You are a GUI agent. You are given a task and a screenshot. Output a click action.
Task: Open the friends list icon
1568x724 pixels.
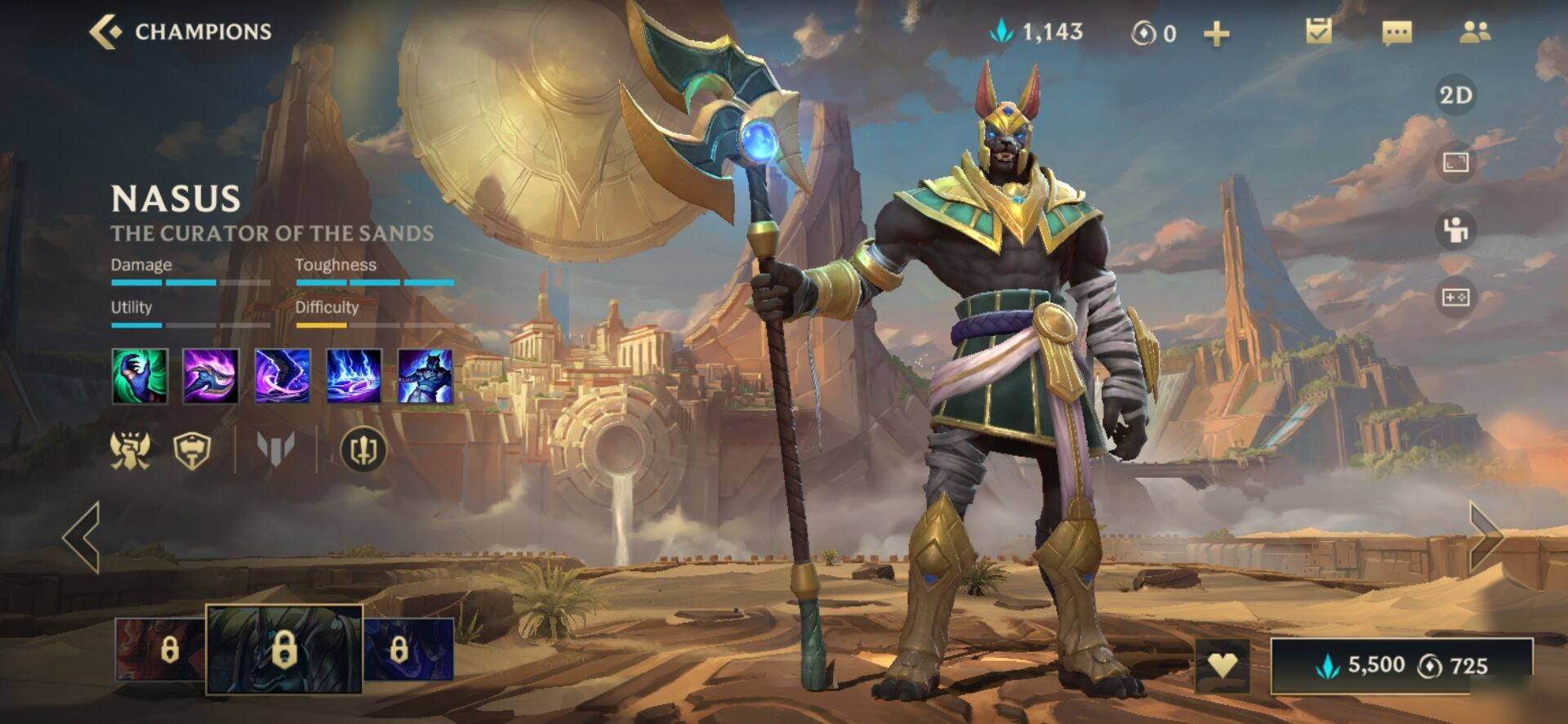click(1474, 32)
